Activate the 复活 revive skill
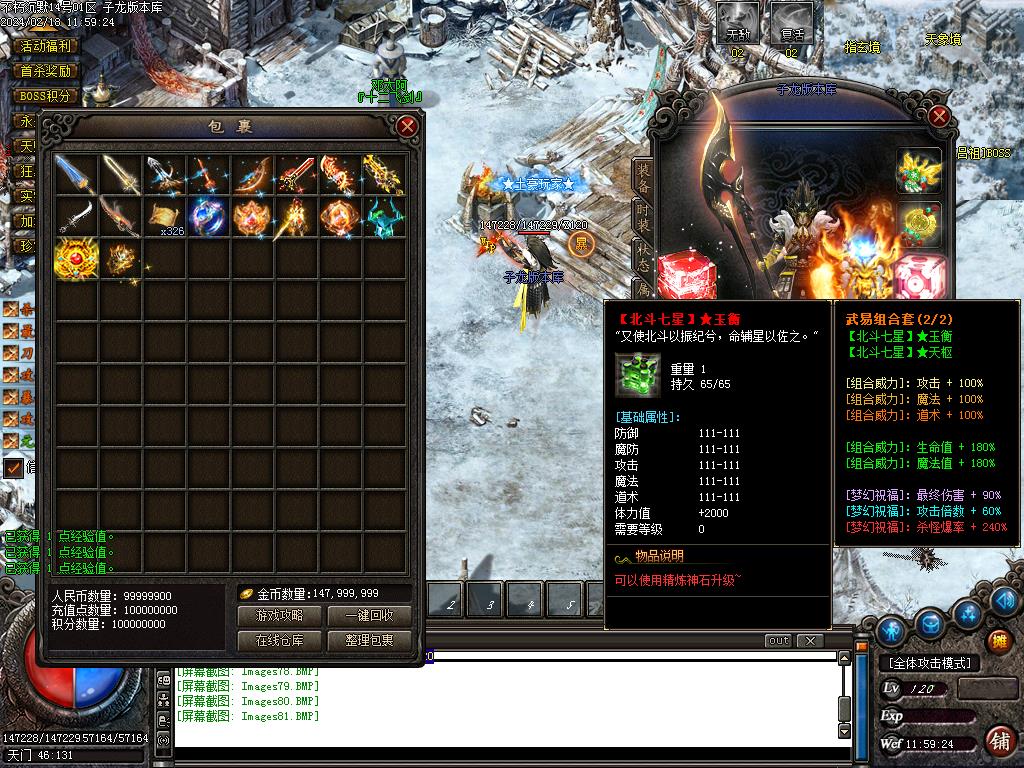This screenshot has height=768, width=1024. click(x=792, y=22)
